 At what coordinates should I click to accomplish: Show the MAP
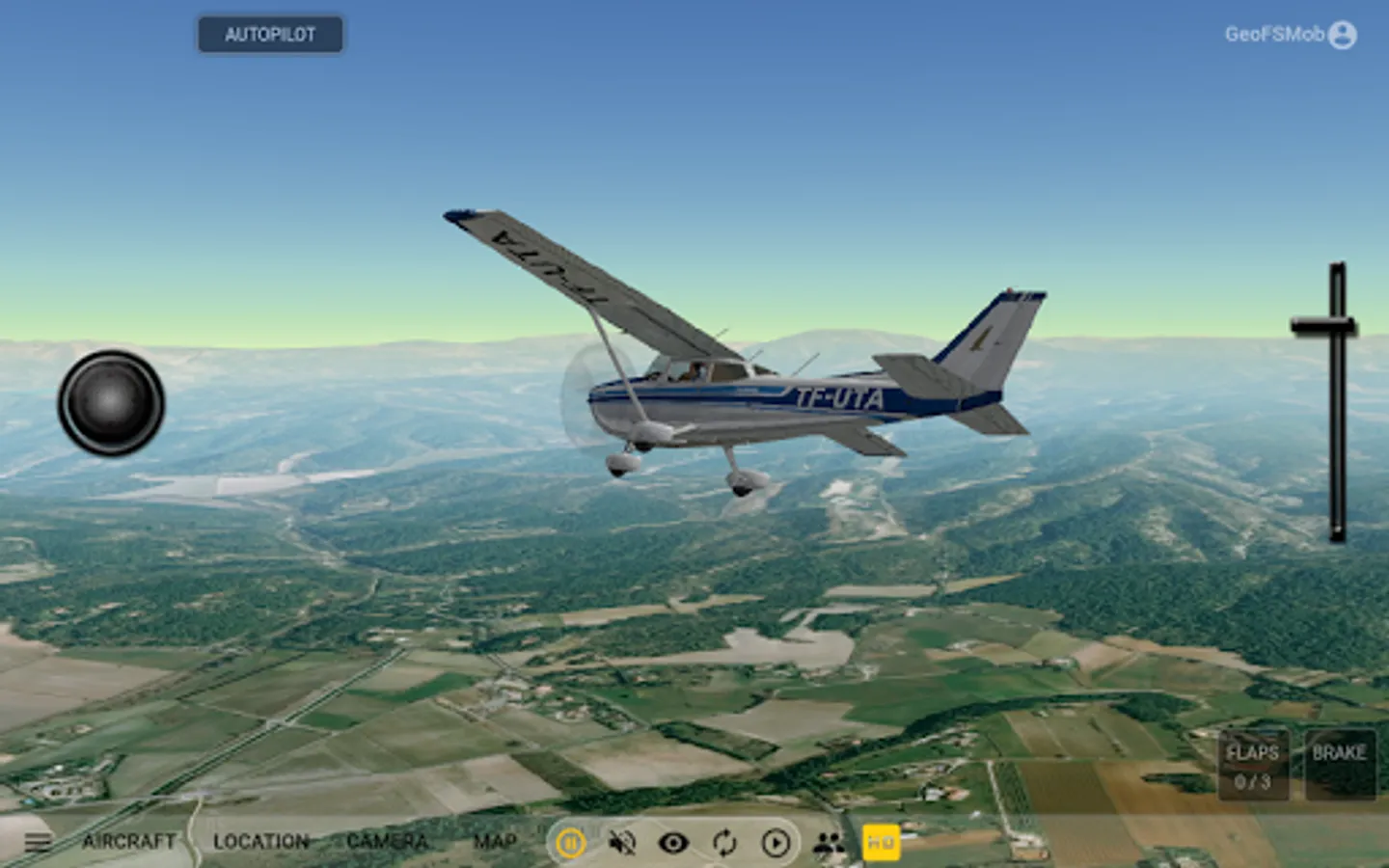point(495,842)
